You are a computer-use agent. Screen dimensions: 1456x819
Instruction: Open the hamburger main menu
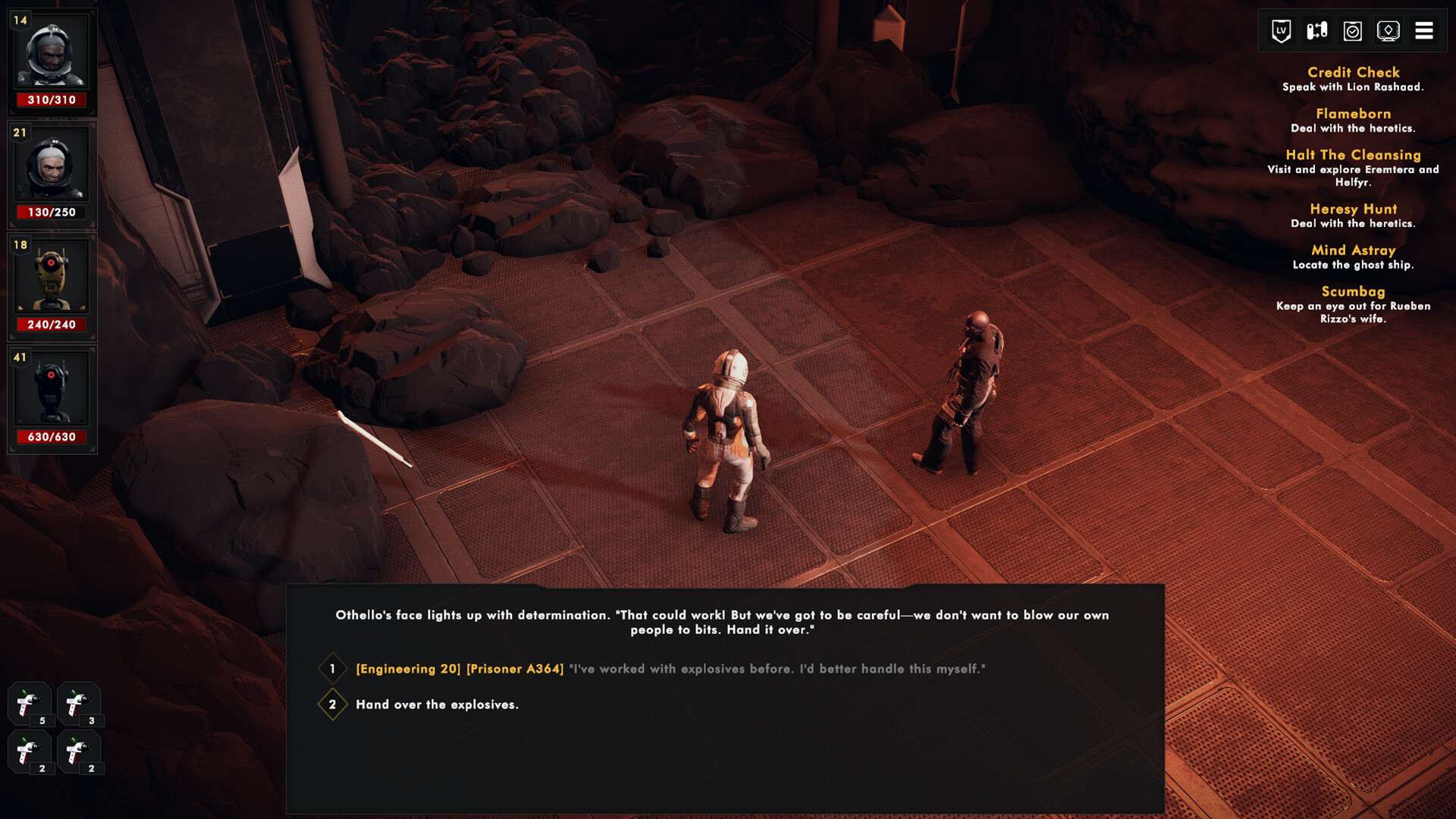1423,31
